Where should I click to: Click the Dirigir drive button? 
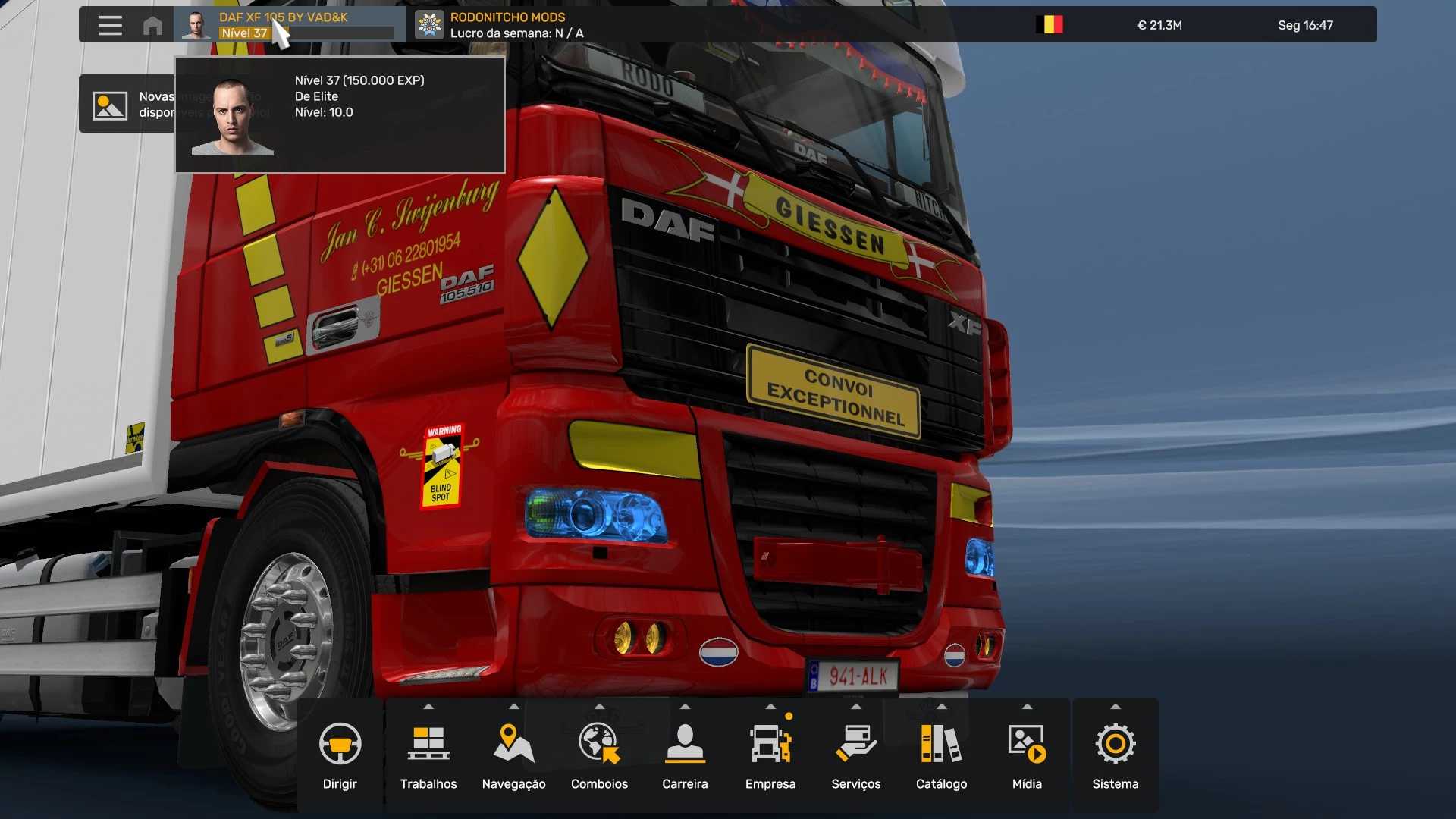point(340,755)
